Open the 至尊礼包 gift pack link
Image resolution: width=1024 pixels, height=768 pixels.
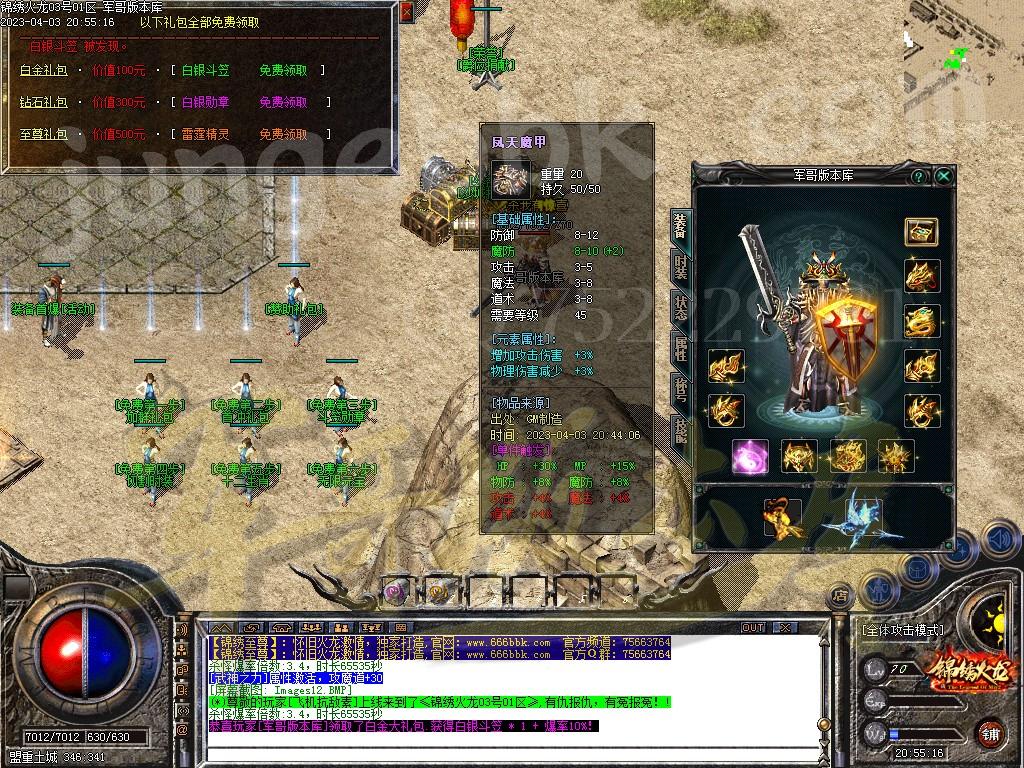(43, 134)
